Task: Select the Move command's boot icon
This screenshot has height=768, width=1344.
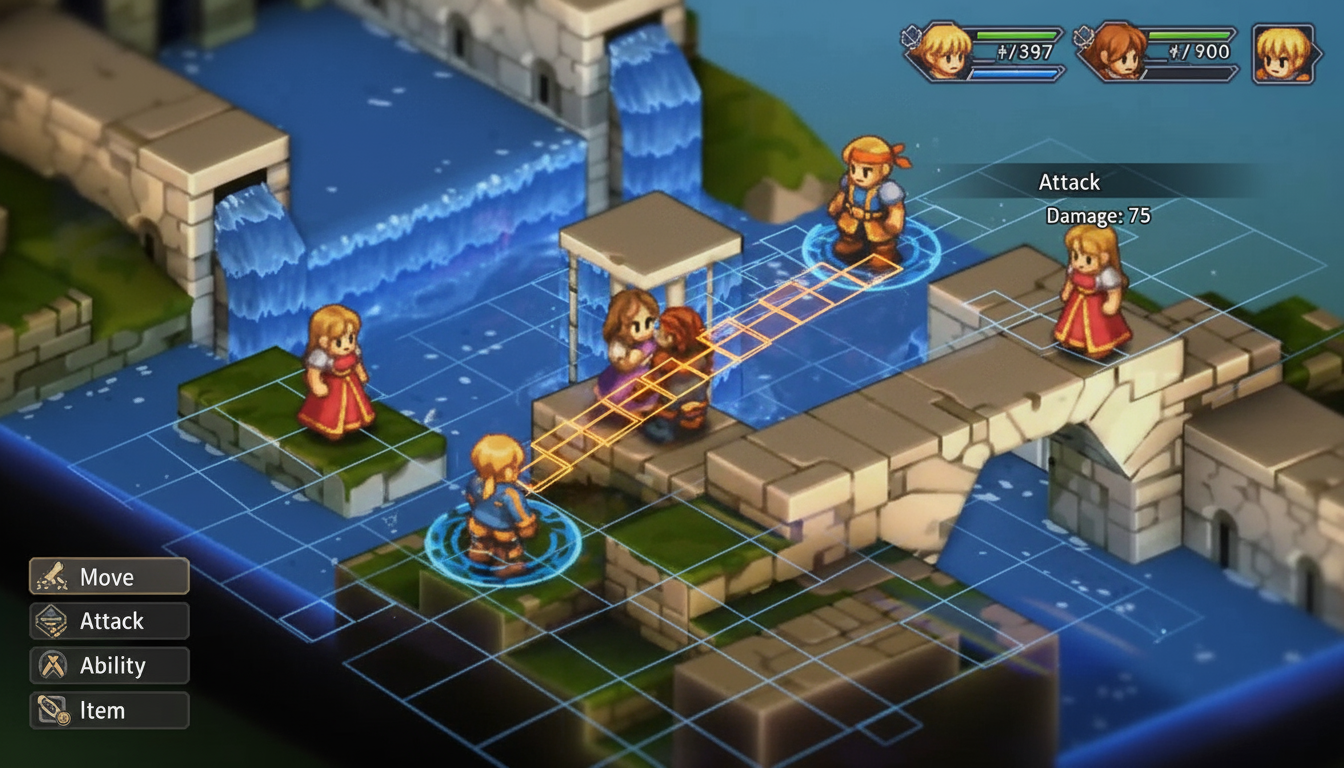Action: (x=53, y=576)
